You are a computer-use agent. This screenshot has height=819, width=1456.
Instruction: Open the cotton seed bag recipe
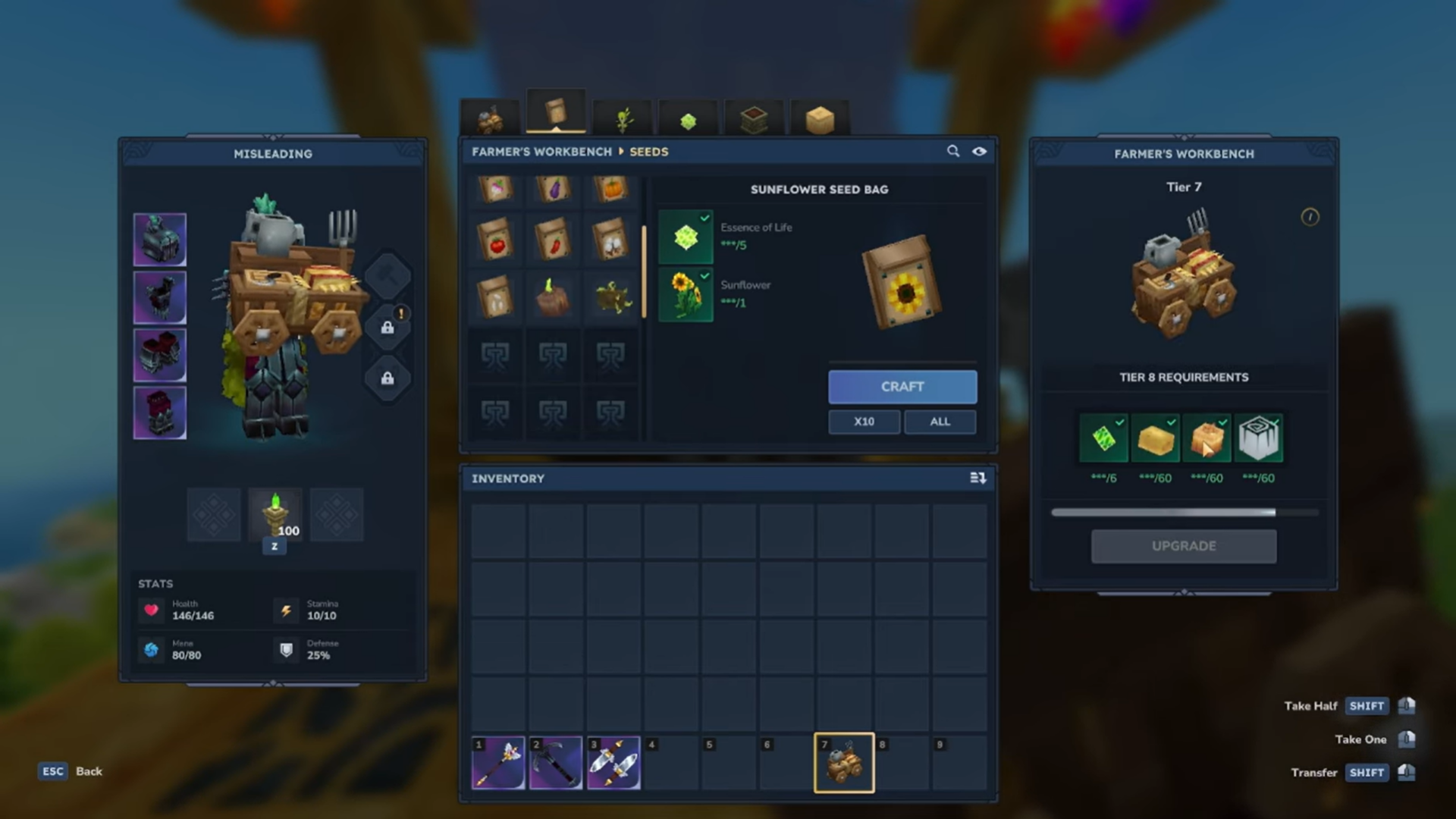(611, 239)
